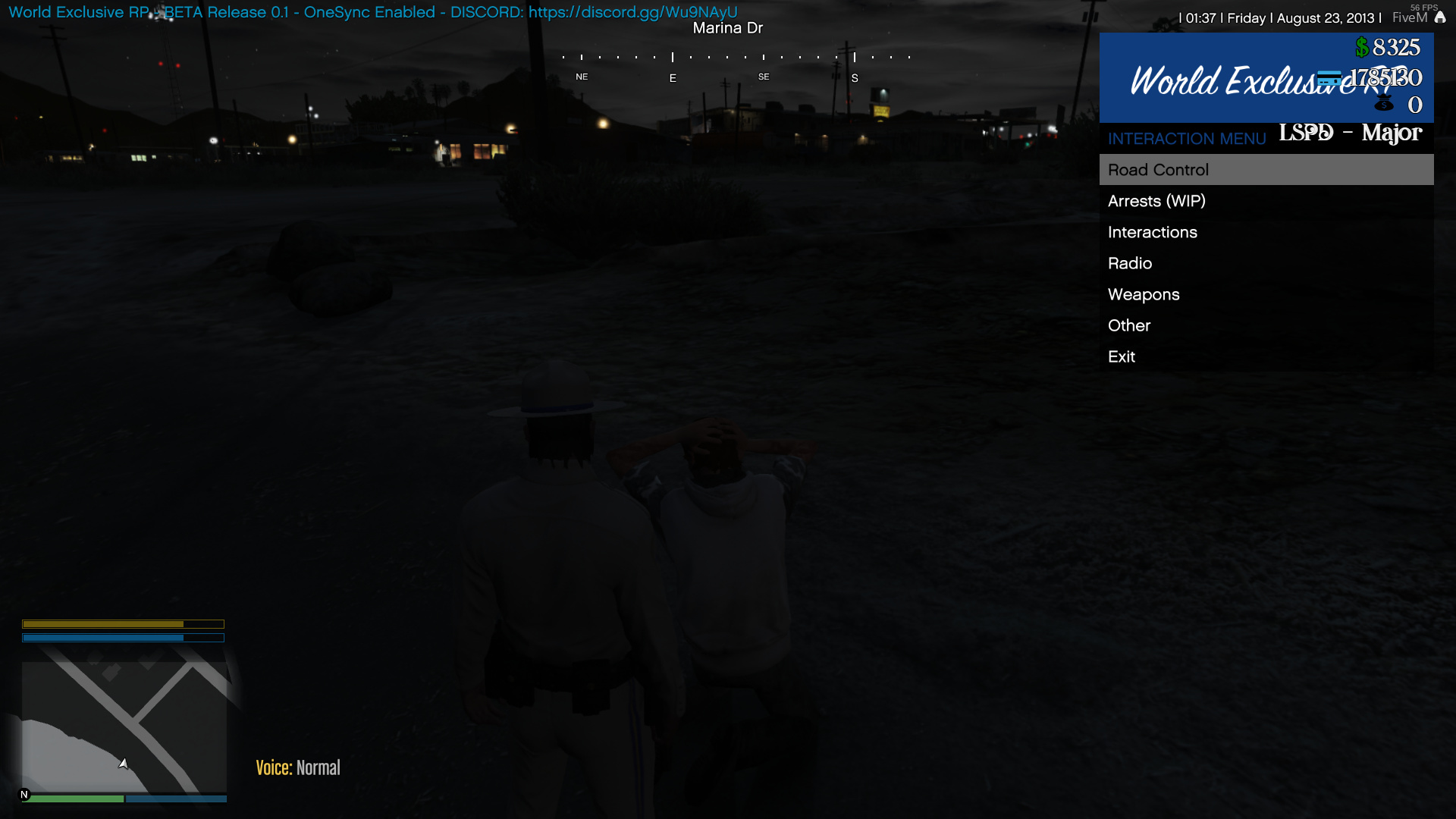The width and height of the screenshot is (1456, 819).
Task: Expand the Weapons submenu
Action: pos(1144,294)
